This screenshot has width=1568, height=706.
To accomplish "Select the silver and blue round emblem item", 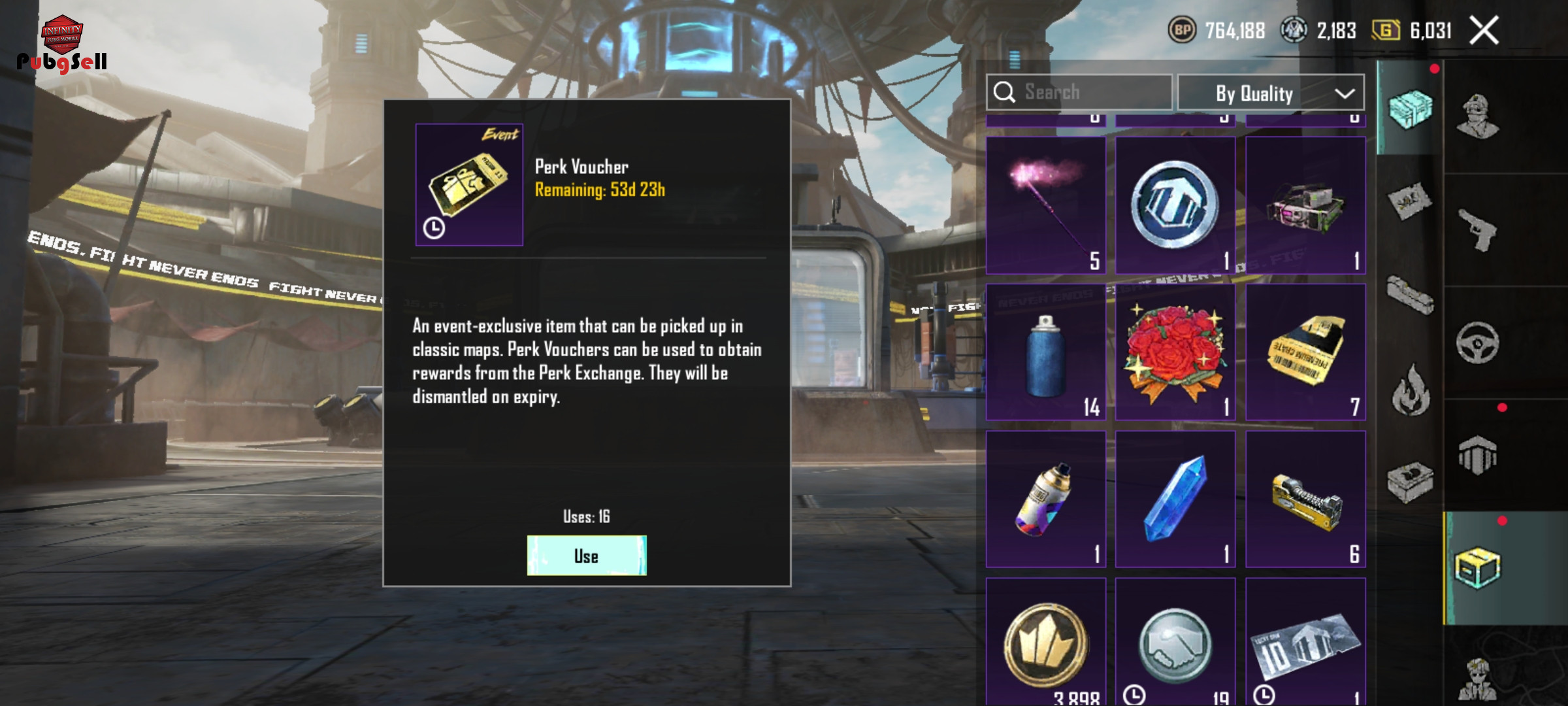I will click(x=1175, y=204).
